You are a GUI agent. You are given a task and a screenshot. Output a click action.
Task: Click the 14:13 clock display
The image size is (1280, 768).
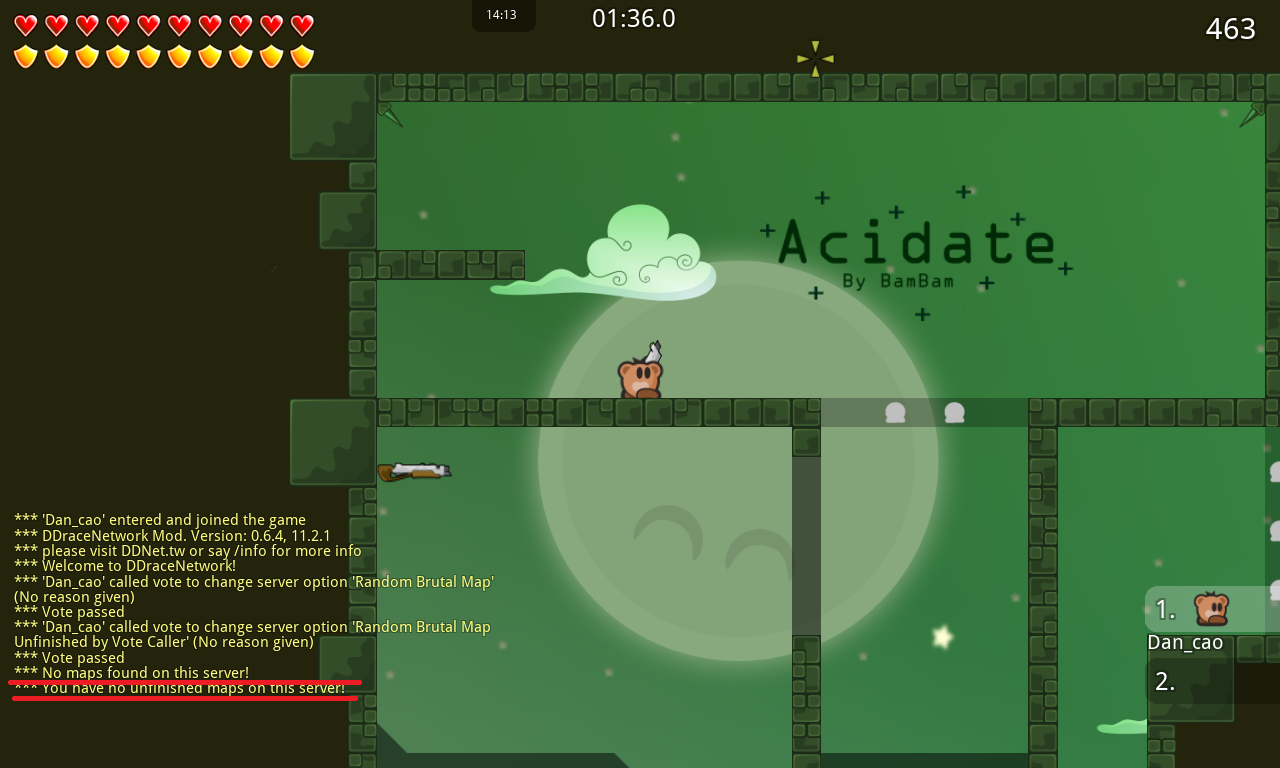(x=503, y=15)
